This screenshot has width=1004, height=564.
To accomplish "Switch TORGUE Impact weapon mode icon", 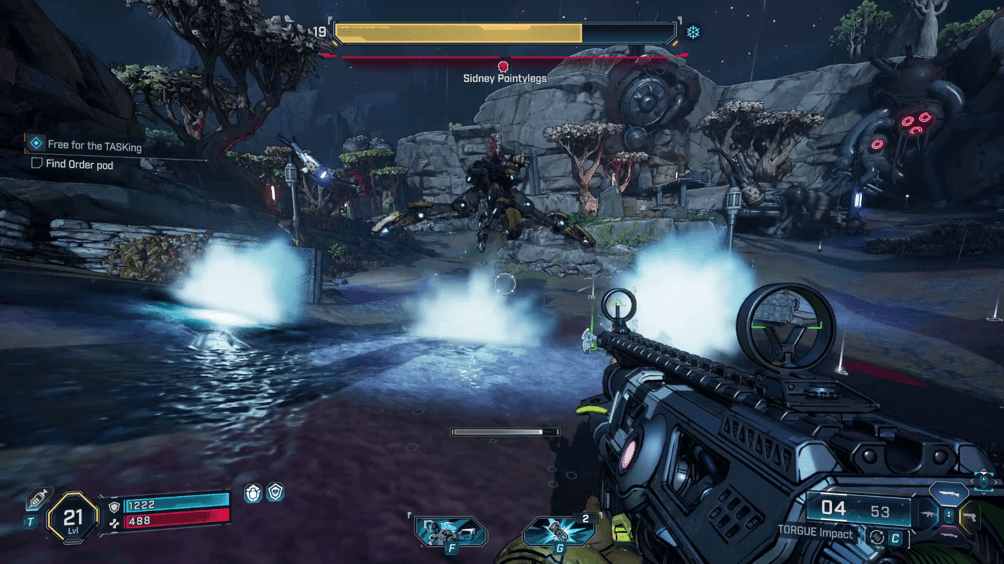I will click(877, 536).
